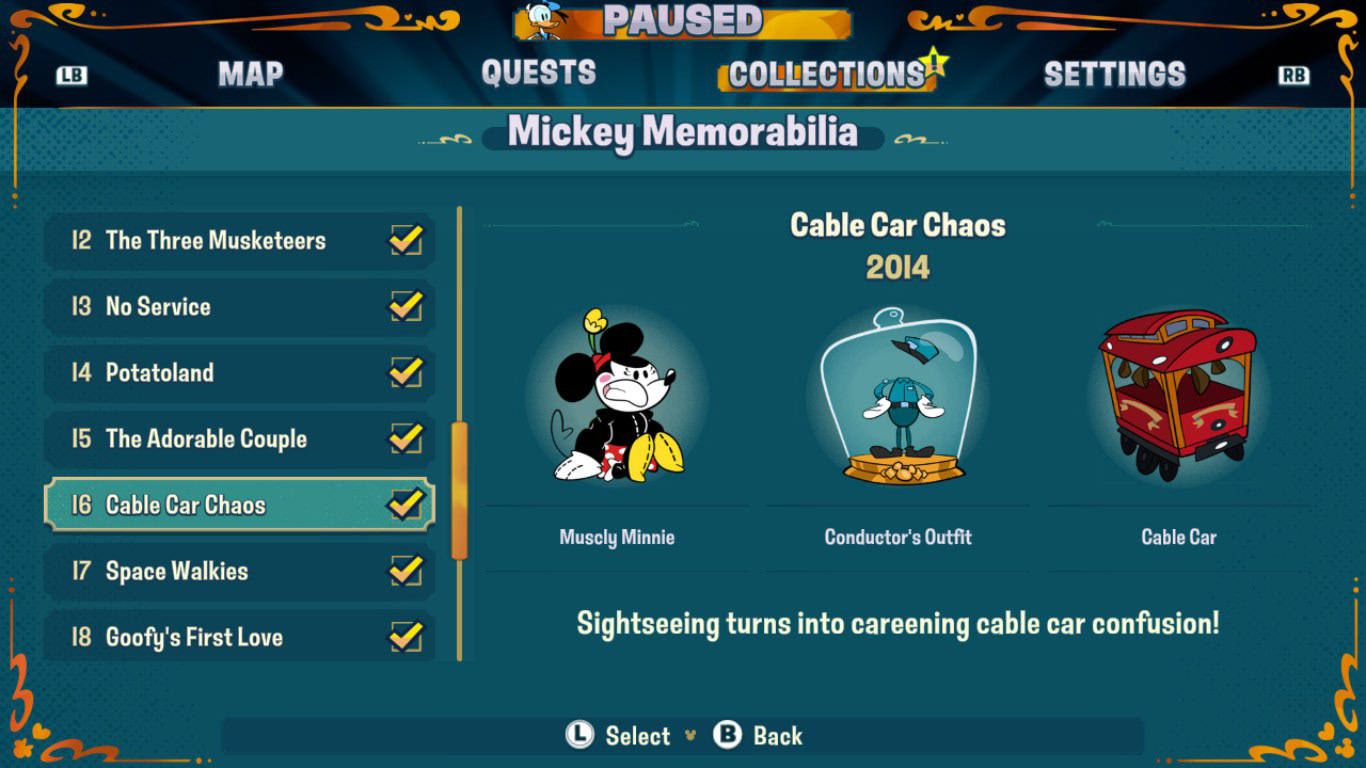Viewport: 1366px width, 768px height.
Task: Open the QUESTS tab
Action: [539, 73]
